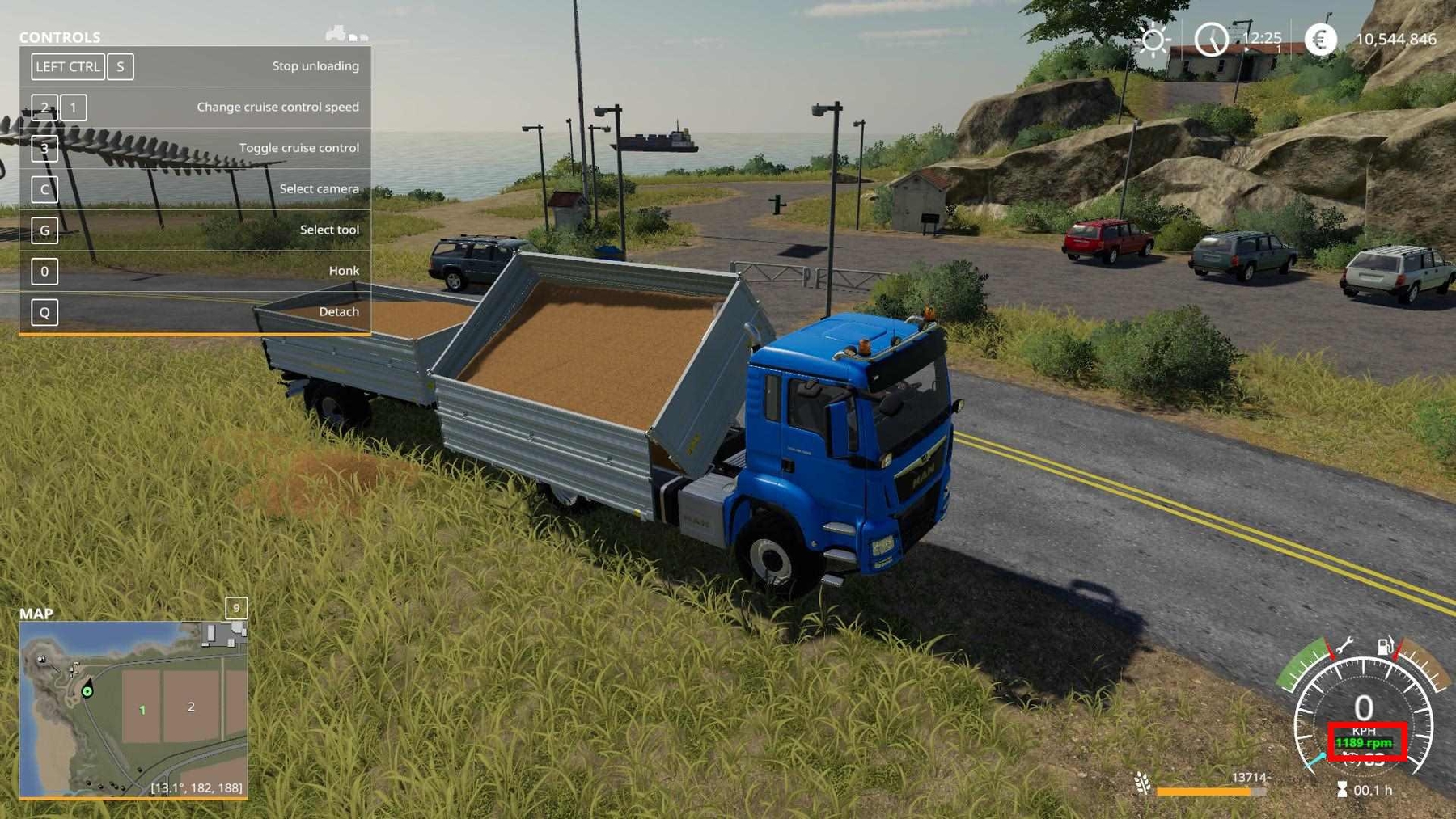Select field number 2 on the minimap
Screen dimensions: 1456x819
coord(191,707)
